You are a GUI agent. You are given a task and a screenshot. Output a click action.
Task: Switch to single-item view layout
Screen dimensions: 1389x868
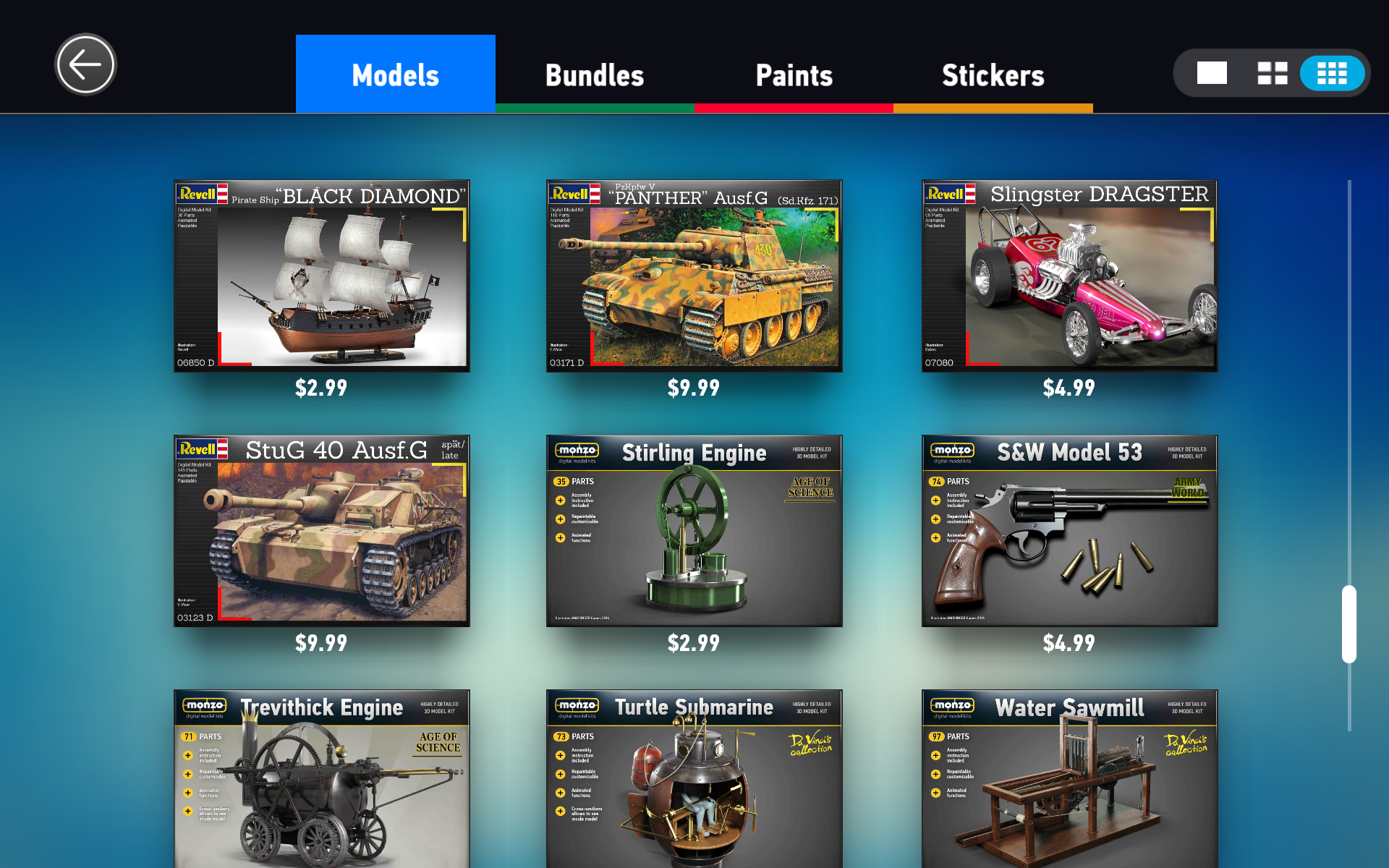click(1212, 72)
